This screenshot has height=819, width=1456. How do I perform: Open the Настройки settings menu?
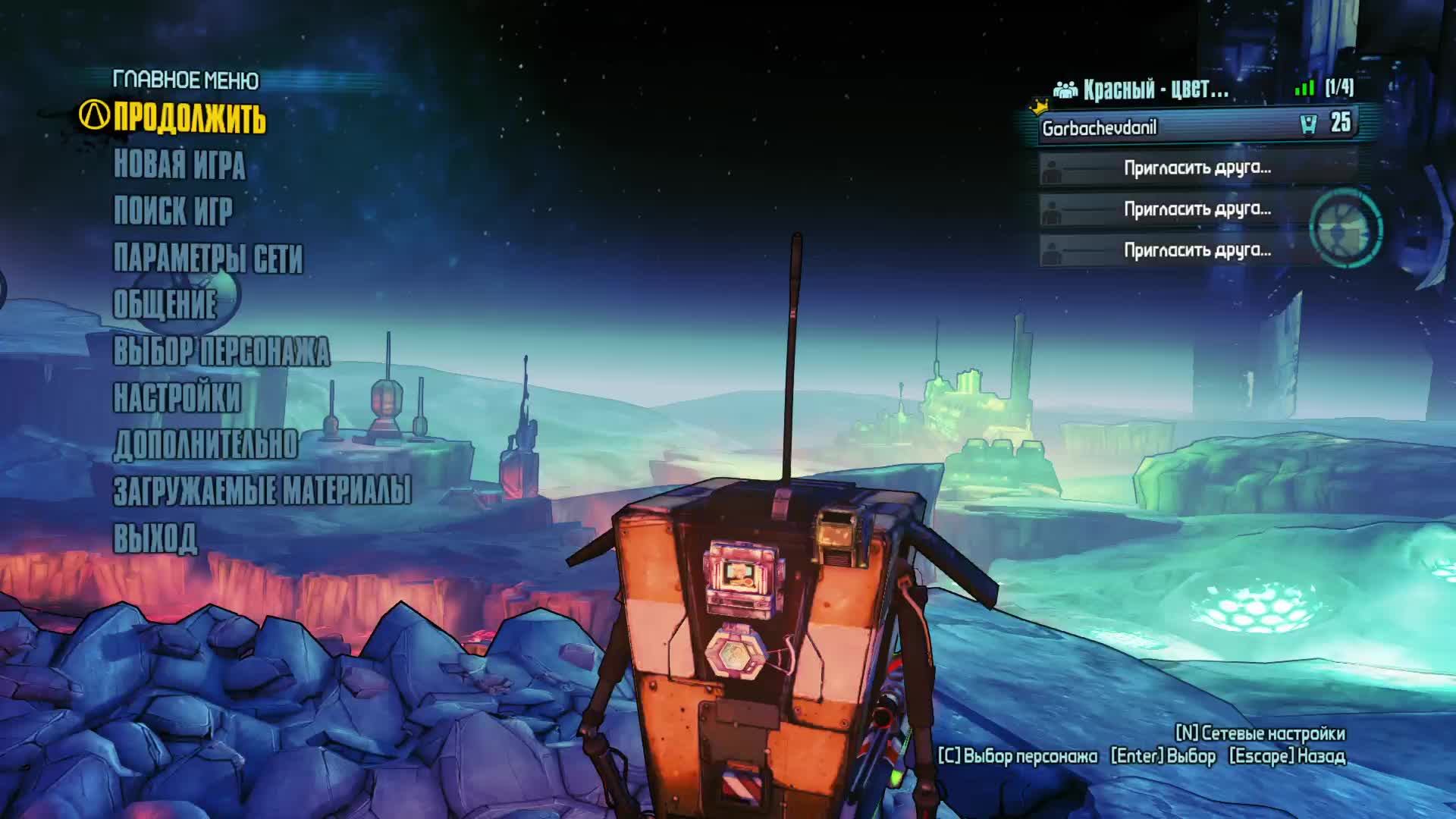pos(177,397)
